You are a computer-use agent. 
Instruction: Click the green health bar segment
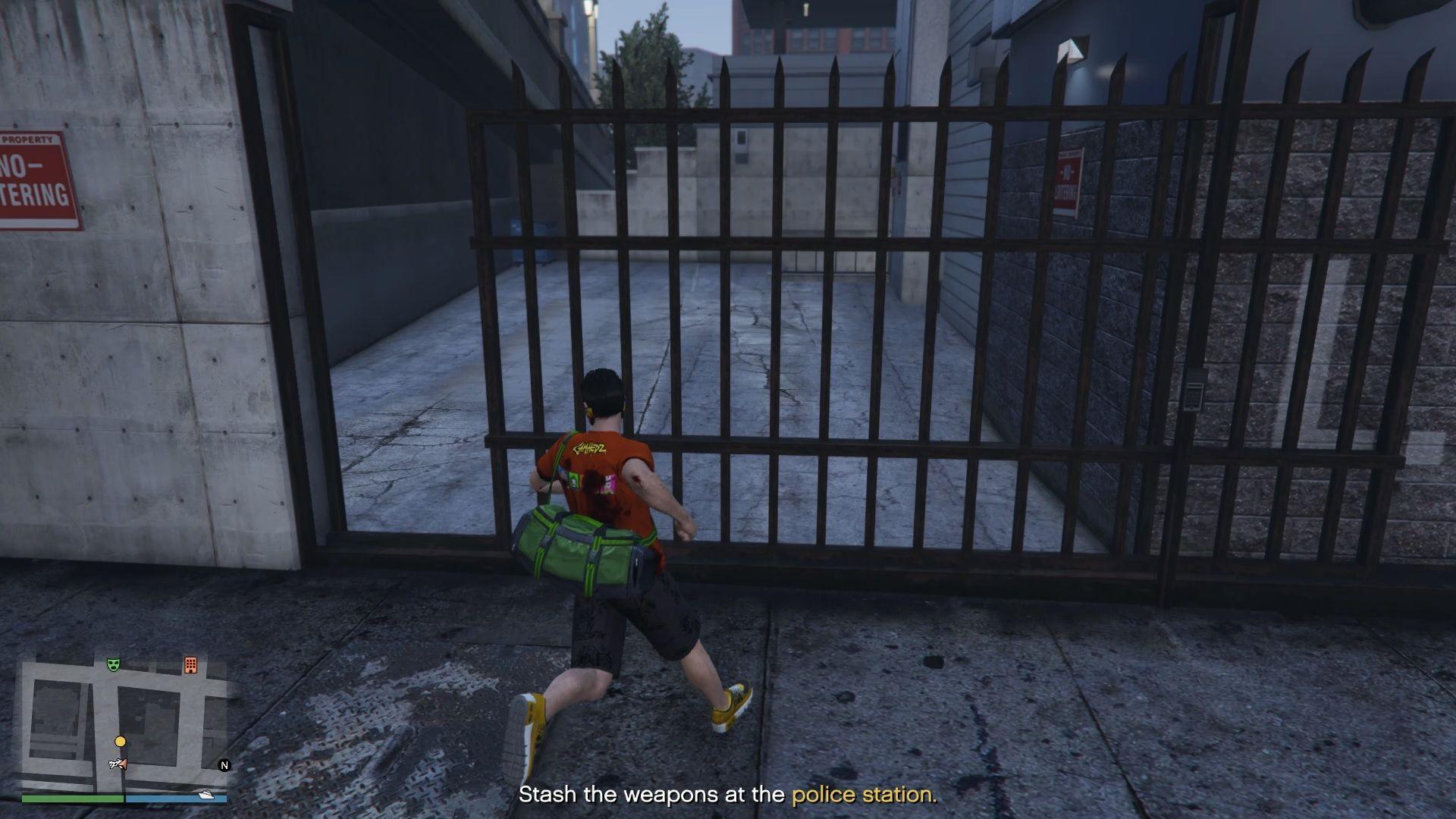point(72,798)
